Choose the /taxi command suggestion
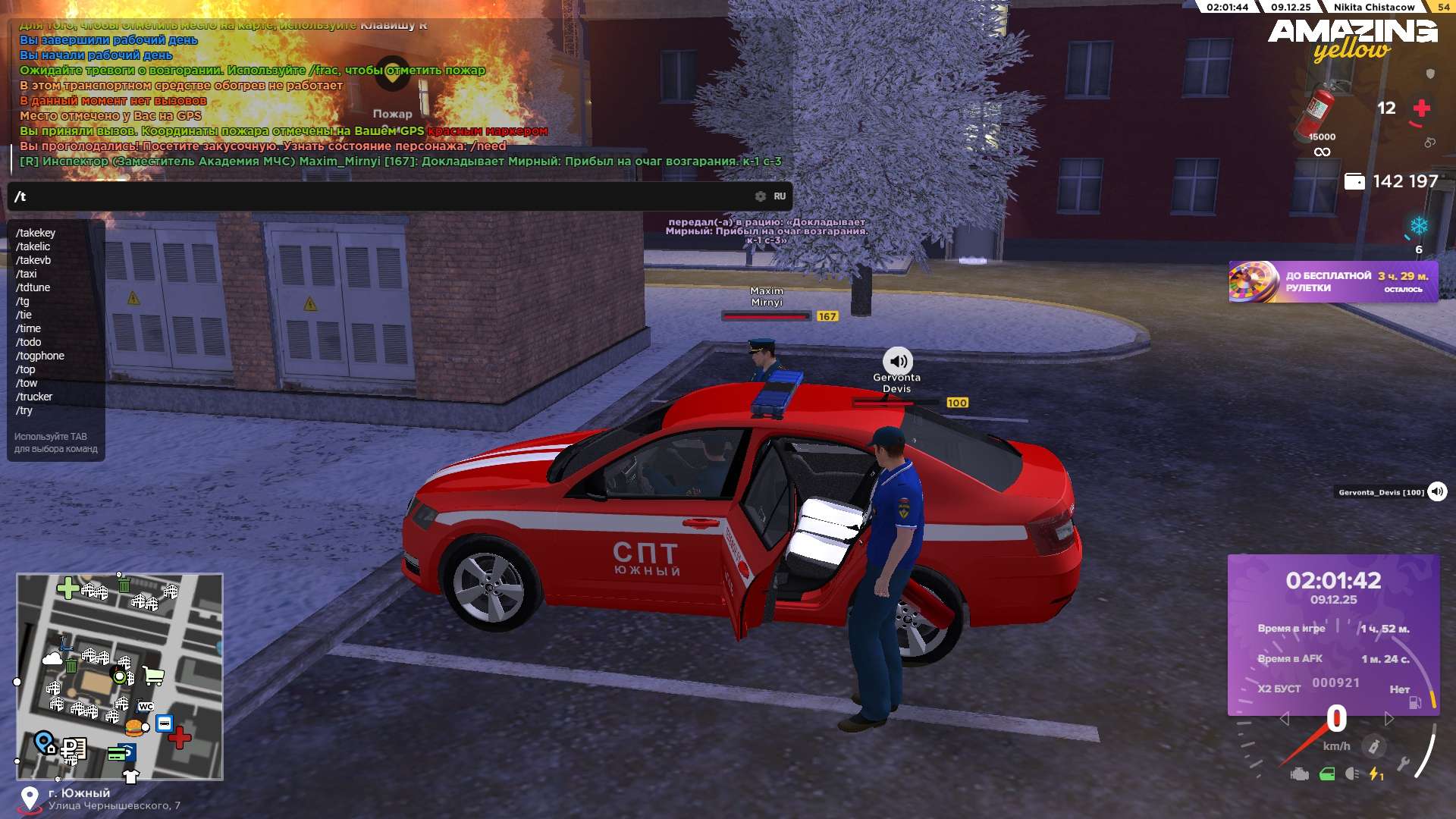The image size is (1456, 819). click(27, 274)
